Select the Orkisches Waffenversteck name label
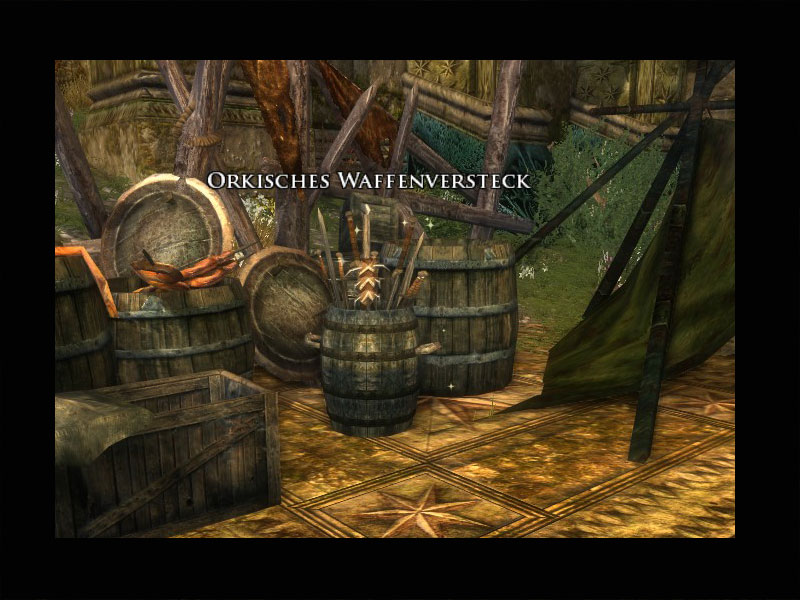This screenshot has width=800, height=600. click(x=368, y=180)
